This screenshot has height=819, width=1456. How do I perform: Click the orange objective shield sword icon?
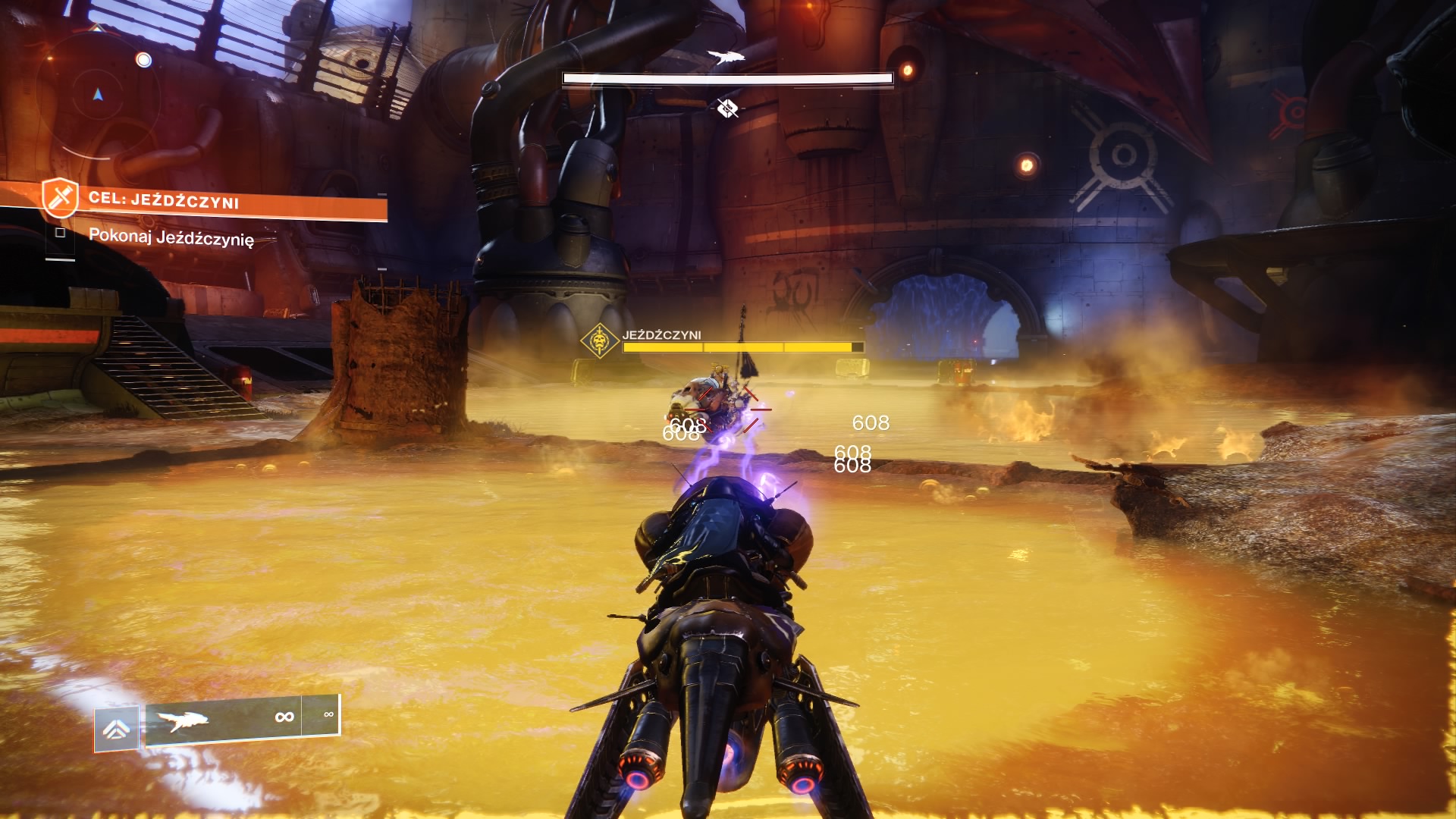click(x=59, y=197)
